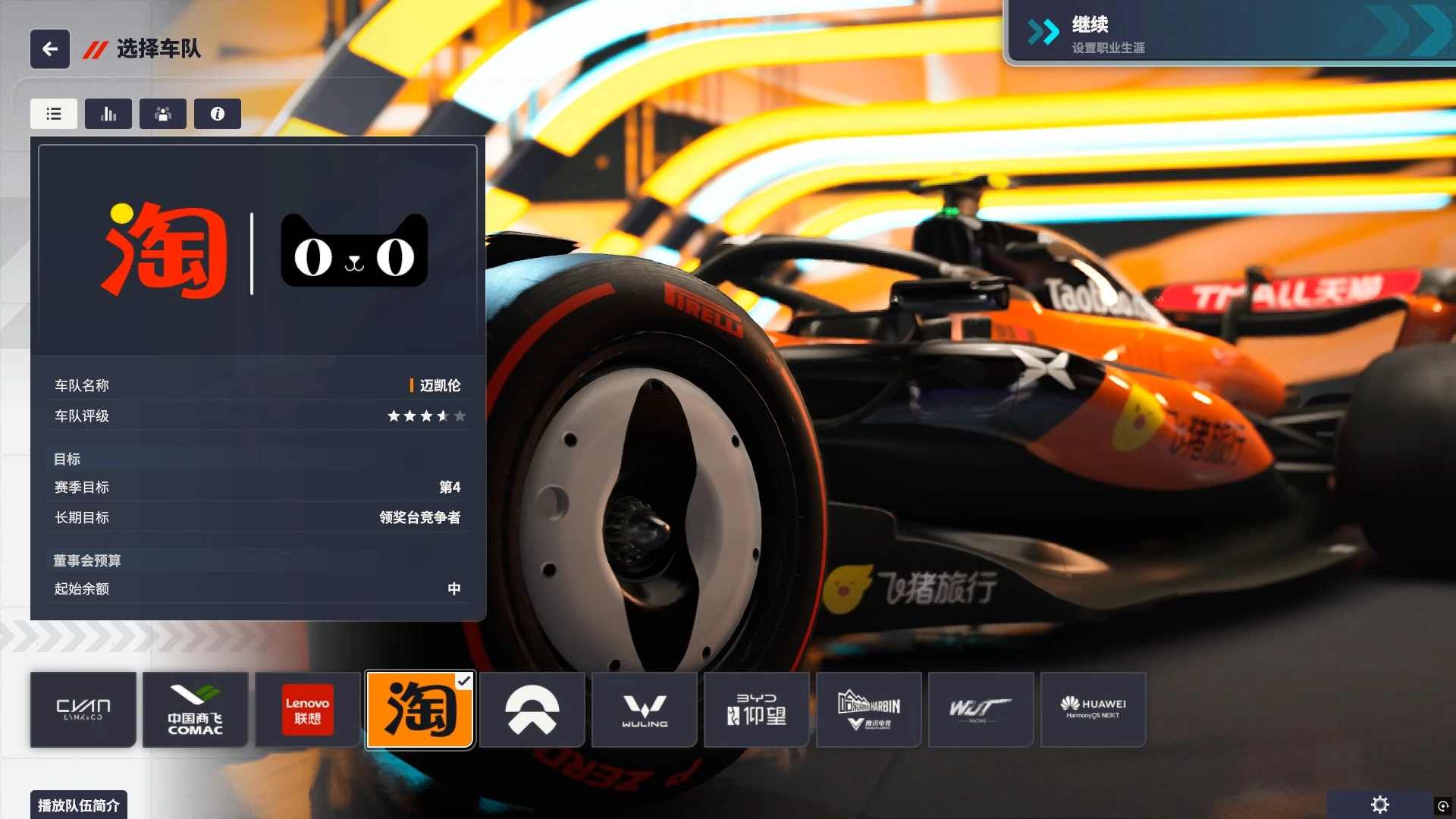
Task: Choose the Harbin team tile
Action: (x=869, y=710)
